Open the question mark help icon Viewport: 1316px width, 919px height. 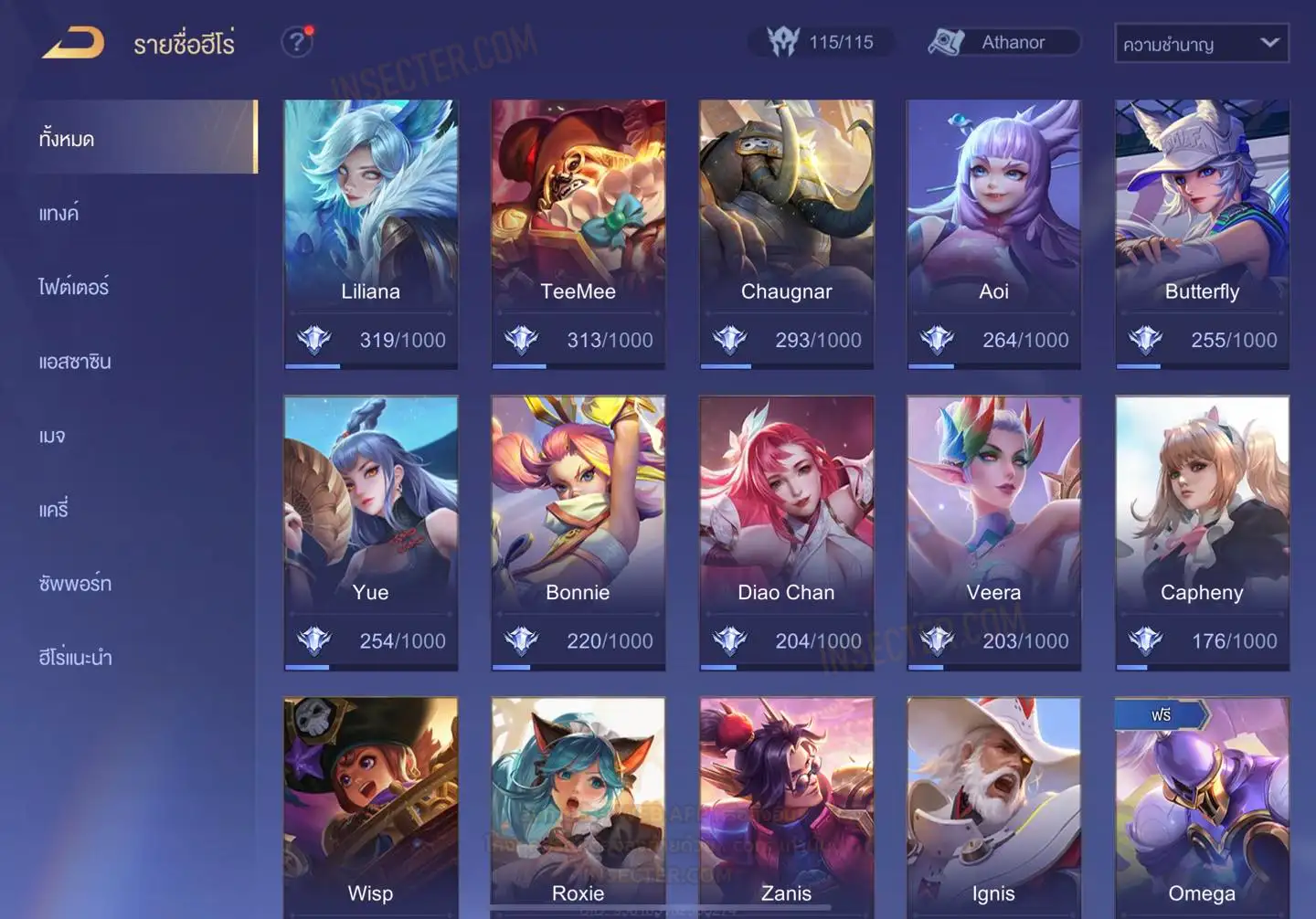296,42
